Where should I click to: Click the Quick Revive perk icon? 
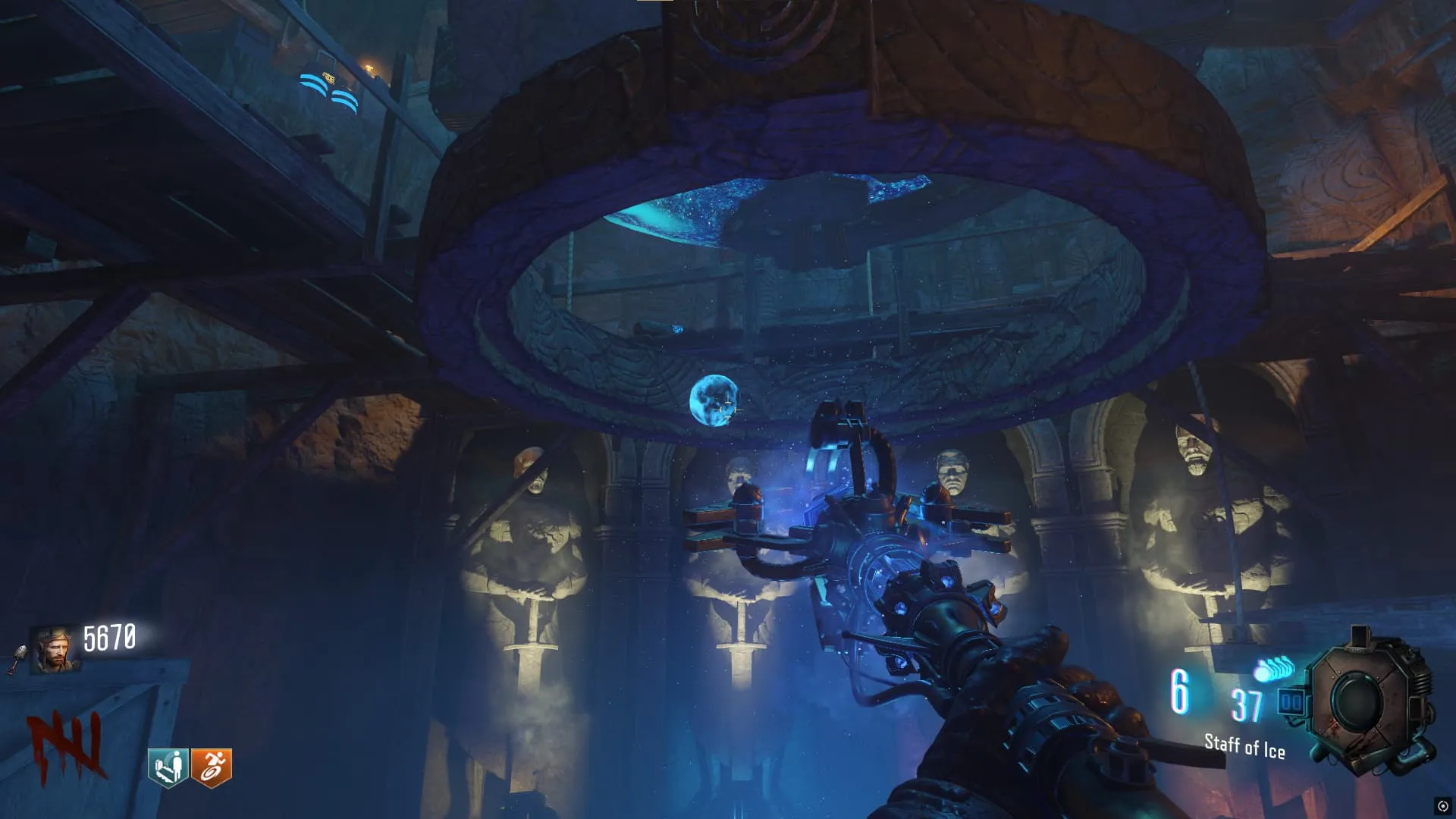[x=168, y=767]
